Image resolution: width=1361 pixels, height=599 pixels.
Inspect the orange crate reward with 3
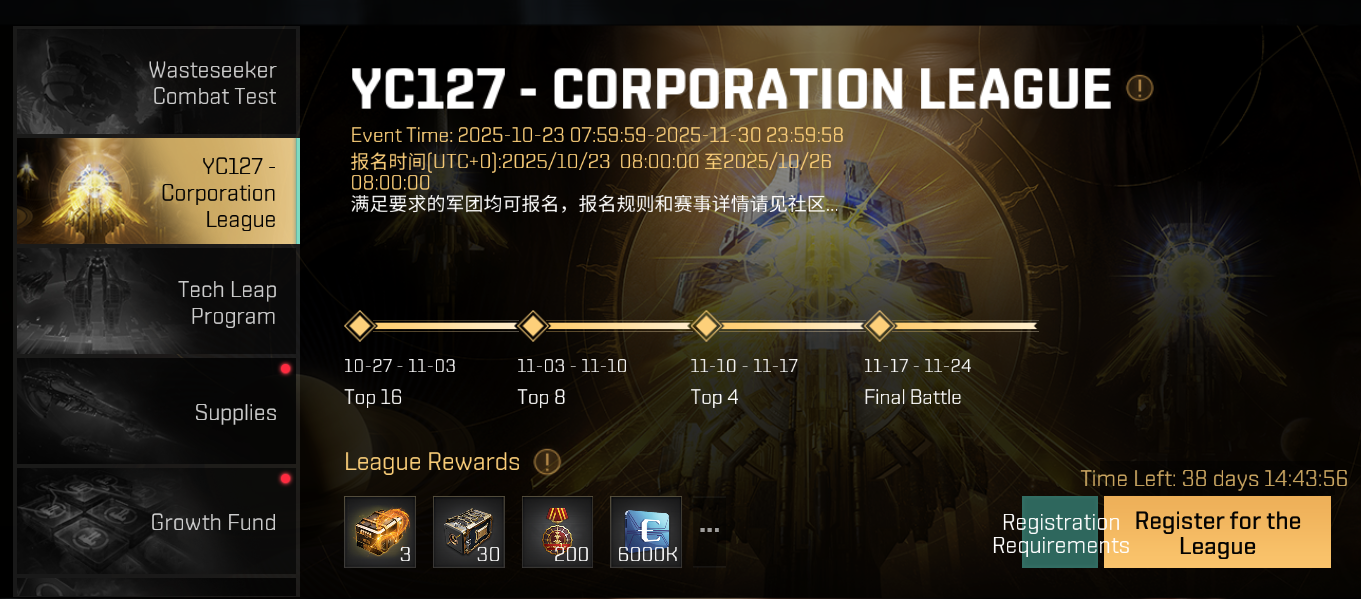coord(380,532)
